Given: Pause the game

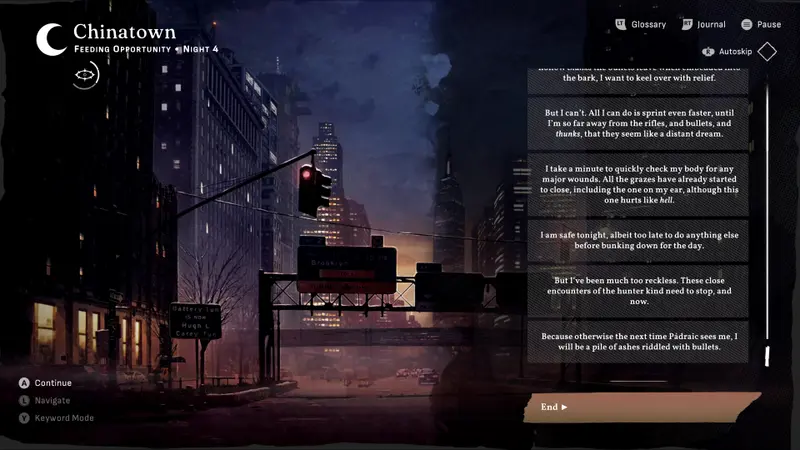Looking at the screenshot, I should pos(760,24).
